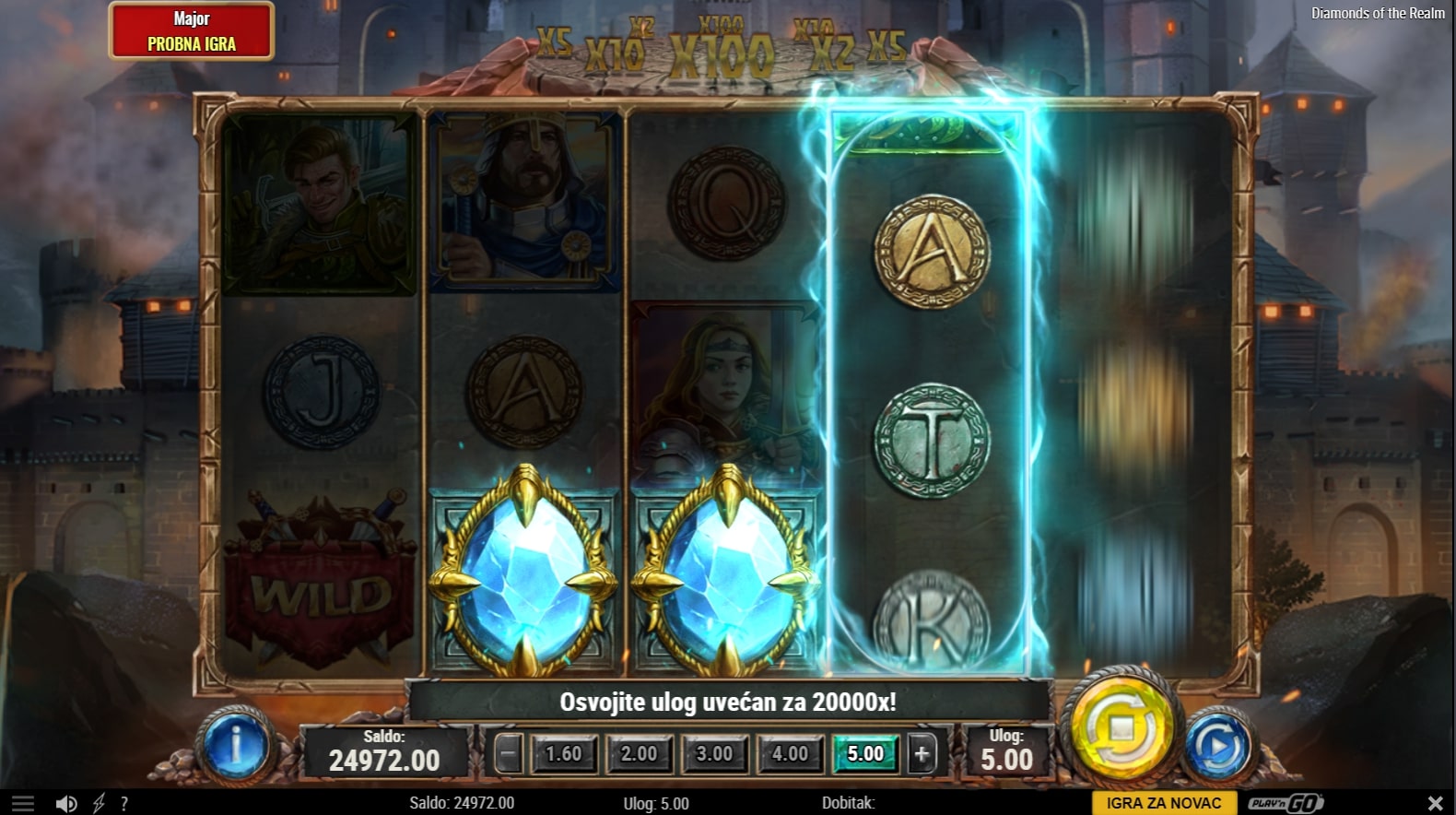The width and height of the screenshot is (1456, 815).
Task: Toggle the sound speaker icon
Action: (x=65, y=804)
